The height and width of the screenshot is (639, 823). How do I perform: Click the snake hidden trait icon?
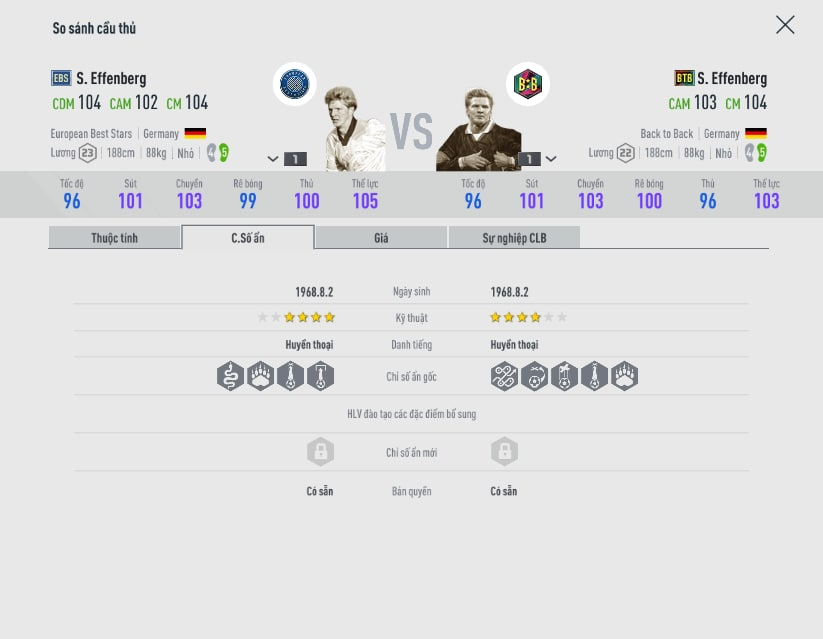[230, 376]
